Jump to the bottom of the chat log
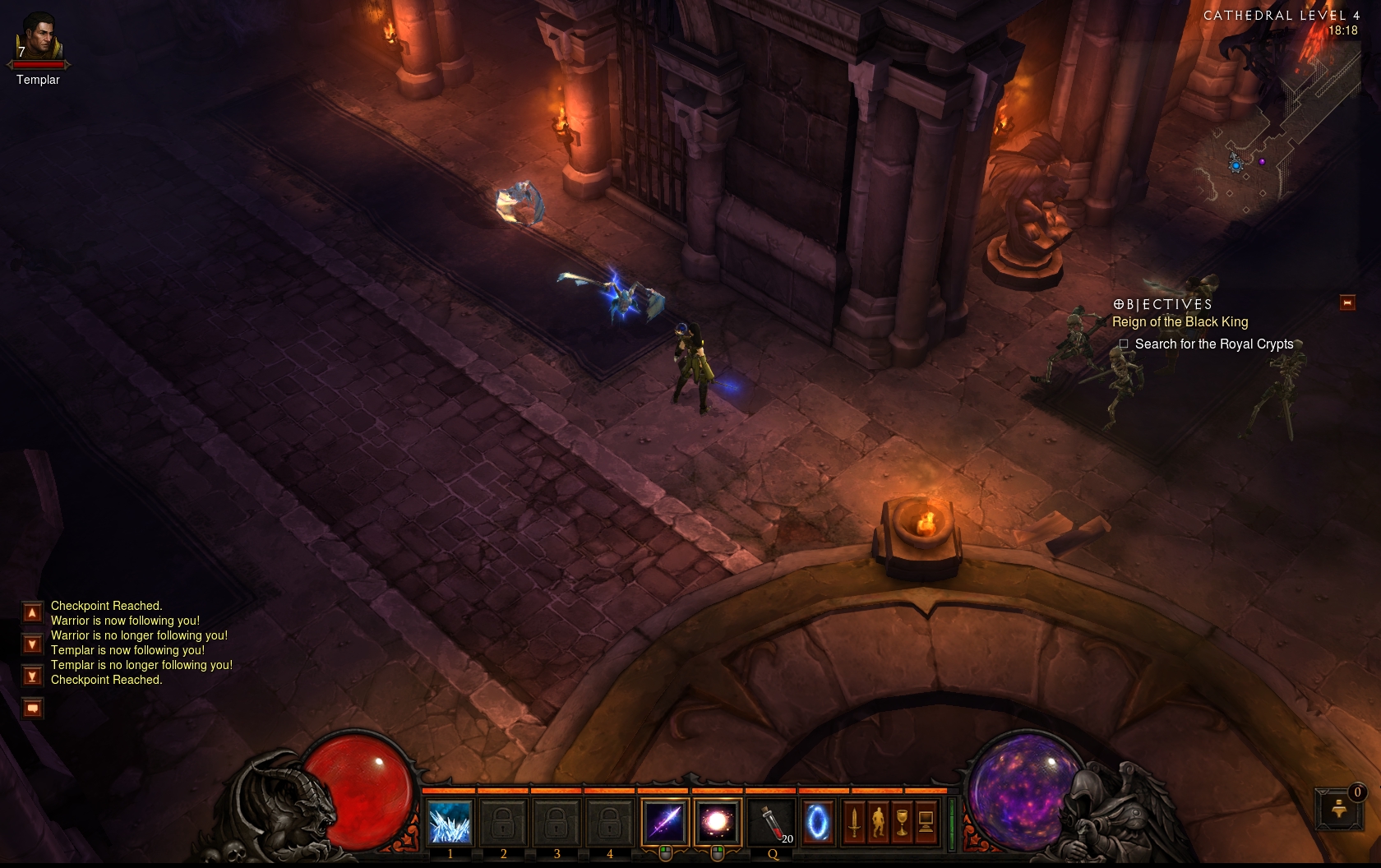This screenshot has width=1381, height=868. pyautogui.click(x=32, y=676)
